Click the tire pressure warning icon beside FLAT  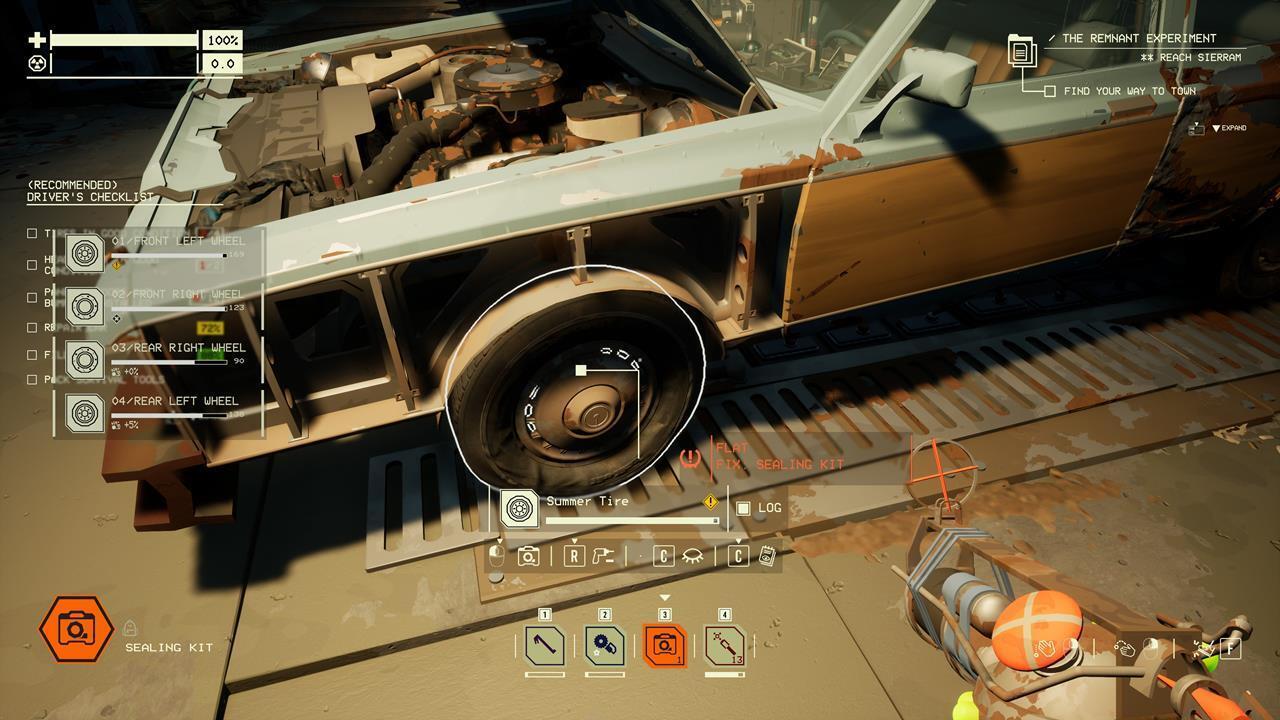(x=689, y=455)
